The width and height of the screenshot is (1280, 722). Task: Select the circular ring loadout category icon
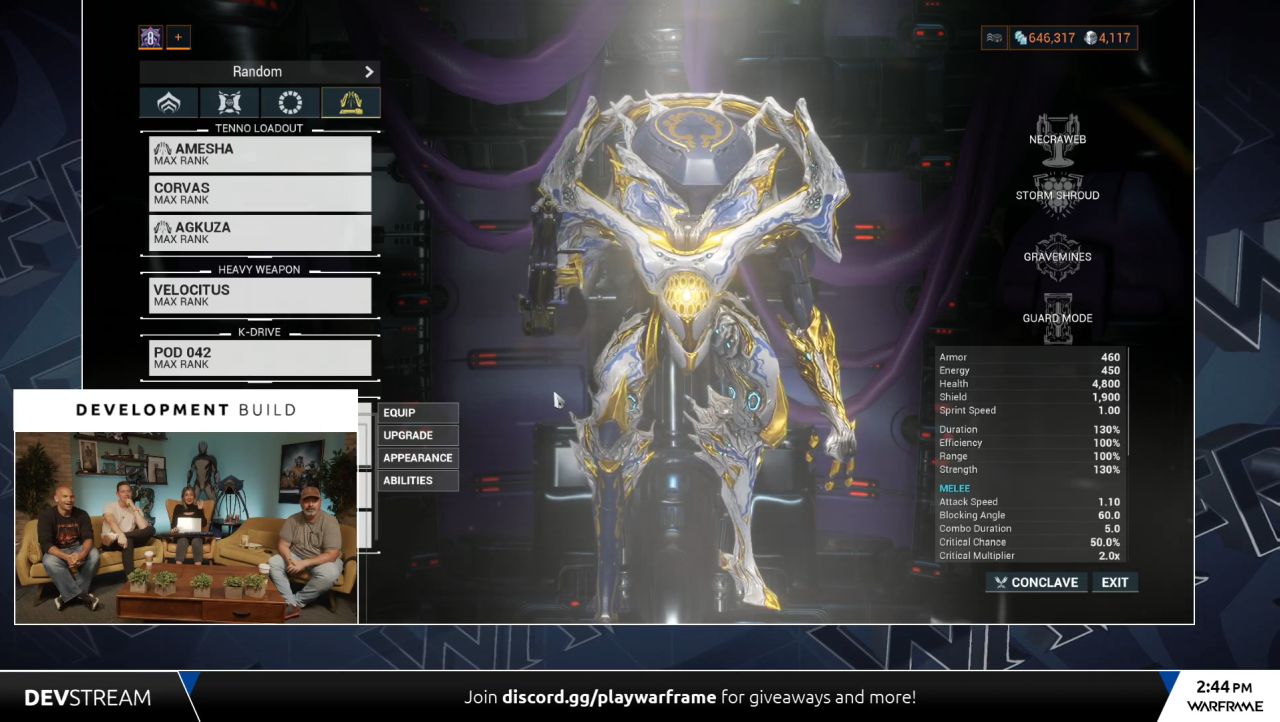[x=288, y=102]
